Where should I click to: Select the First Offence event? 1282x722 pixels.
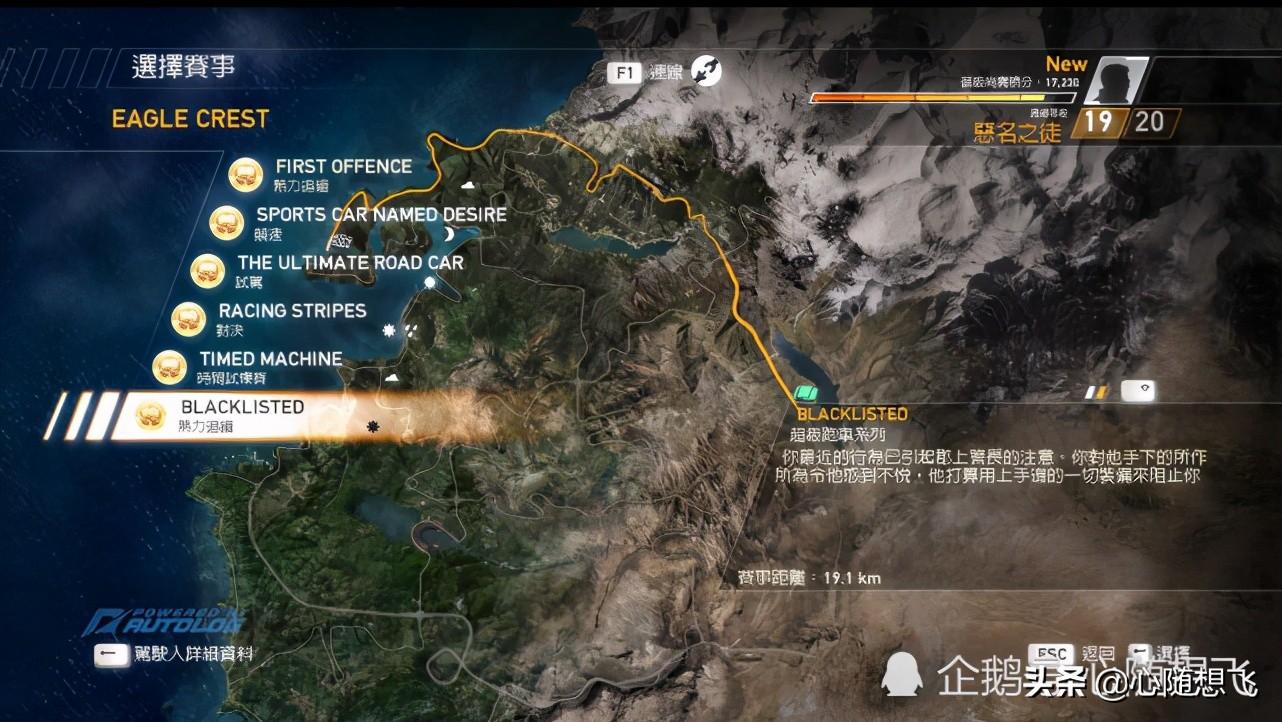click(x=343, y=167)
